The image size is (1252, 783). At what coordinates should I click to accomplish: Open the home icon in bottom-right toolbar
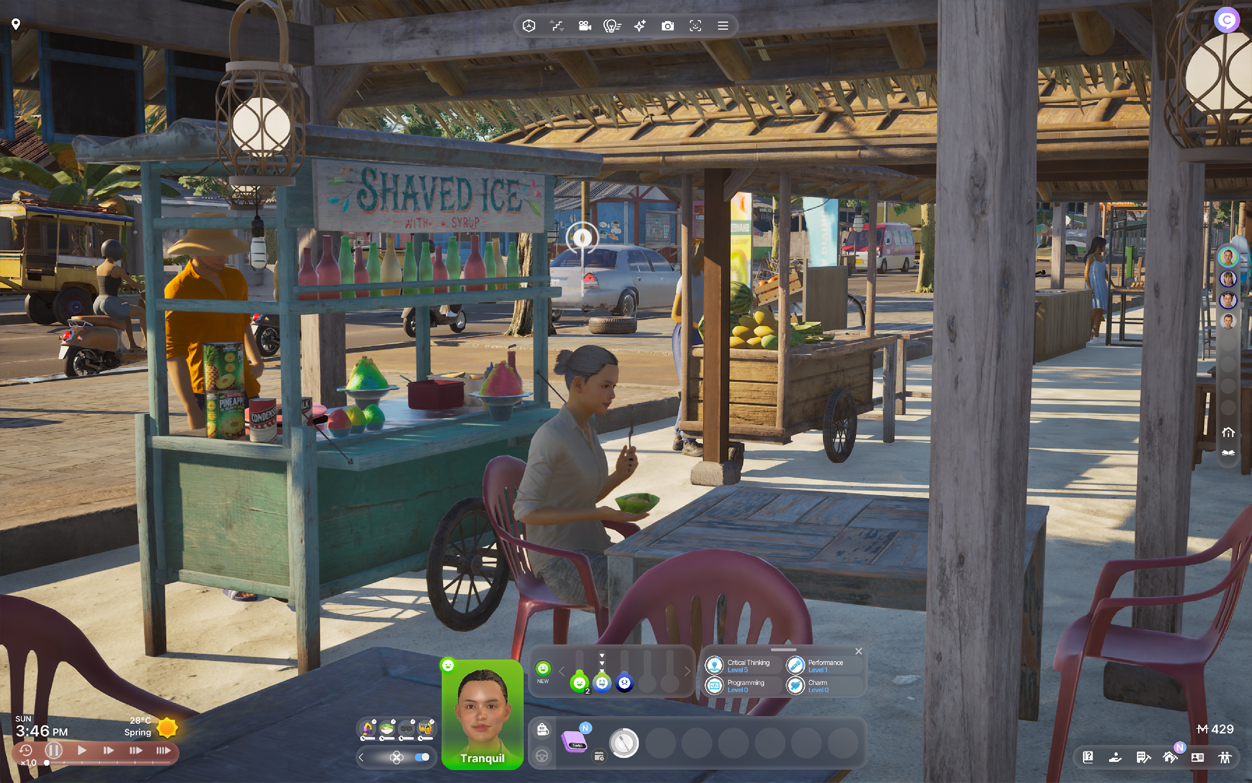(x=1170, y=757)
